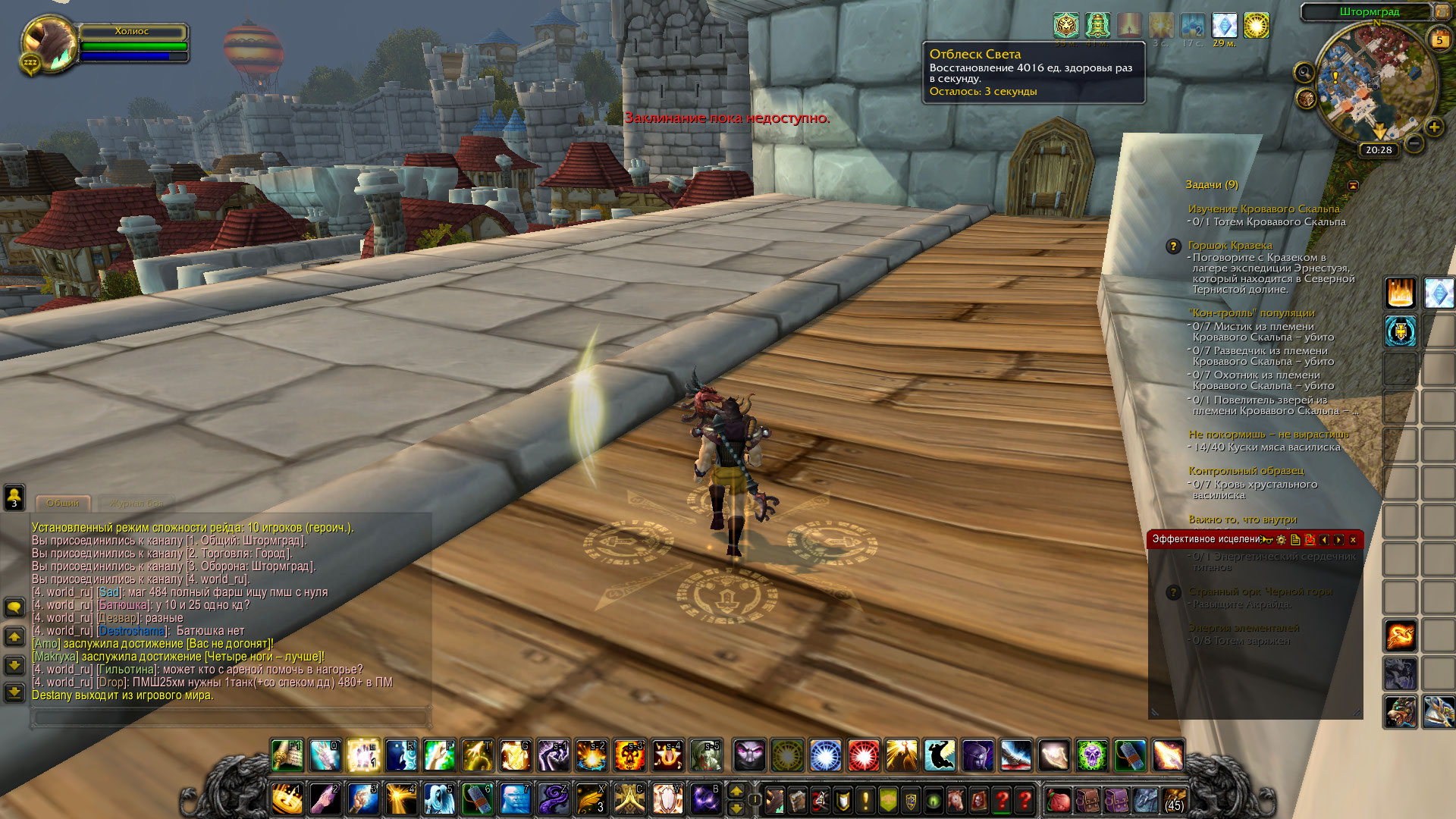
Task: Cast the glowing hand spell bound to E
Action: click(363, 755)
